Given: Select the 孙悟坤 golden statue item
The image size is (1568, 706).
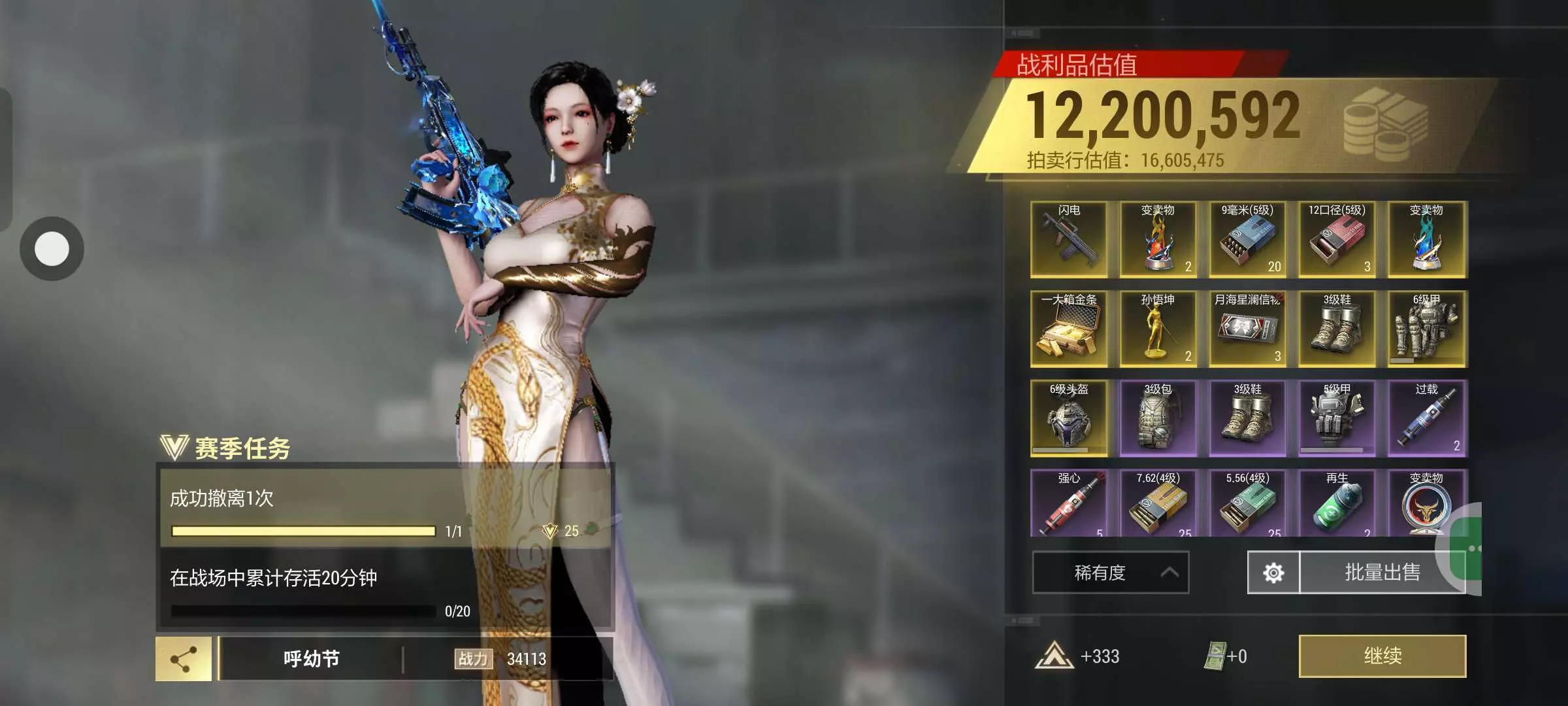Looking at the screenshot, I should coord(1158,329).
